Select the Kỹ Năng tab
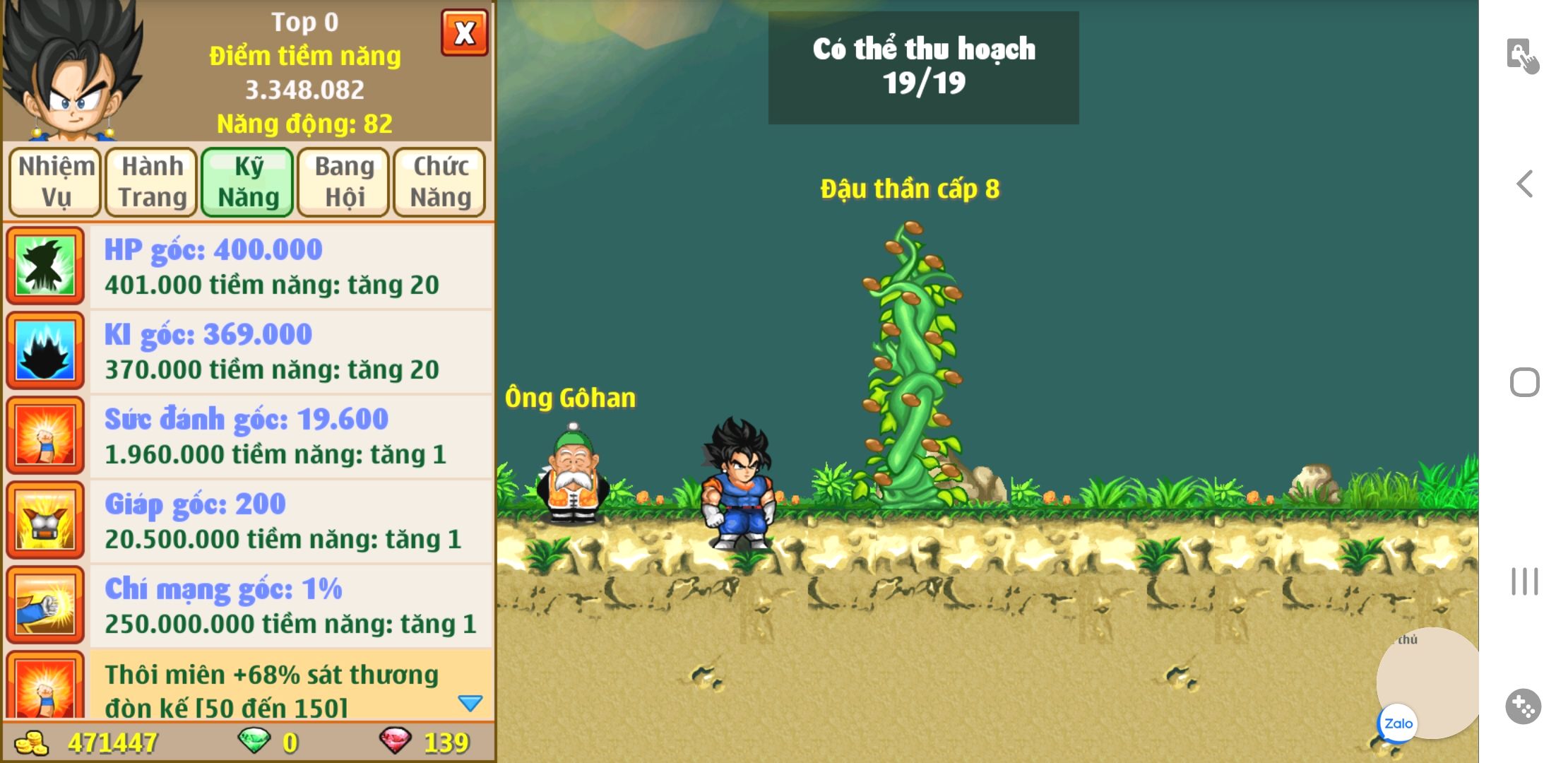This screenshot has width=1568, height=763. [248, 182]
